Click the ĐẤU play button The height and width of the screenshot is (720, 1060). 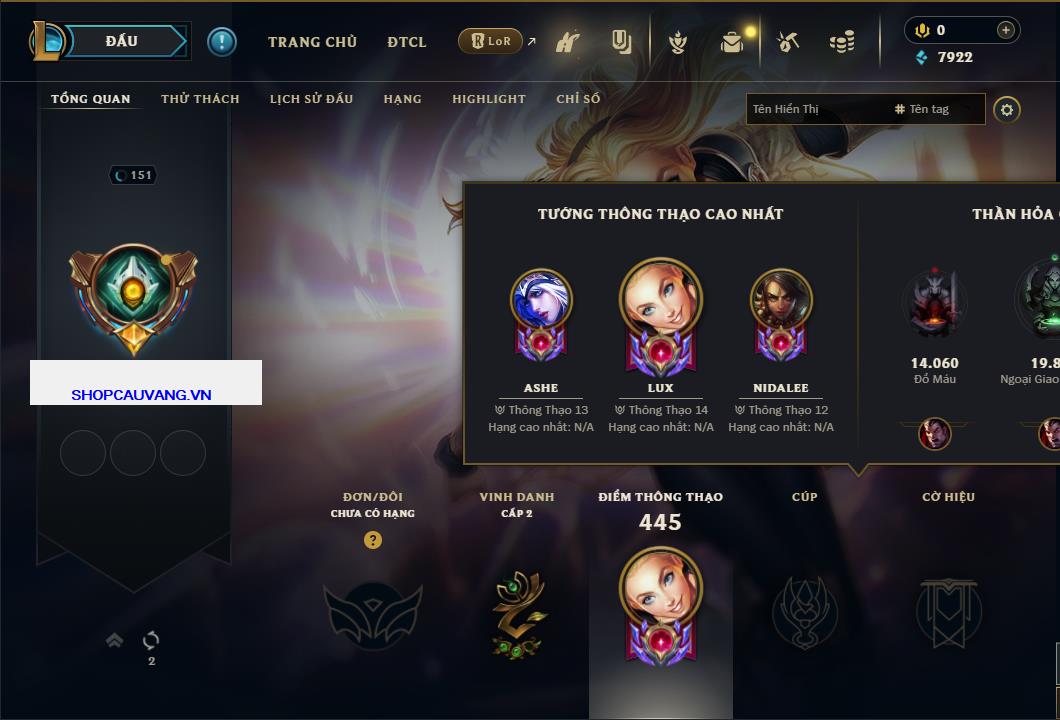(122, 41)
